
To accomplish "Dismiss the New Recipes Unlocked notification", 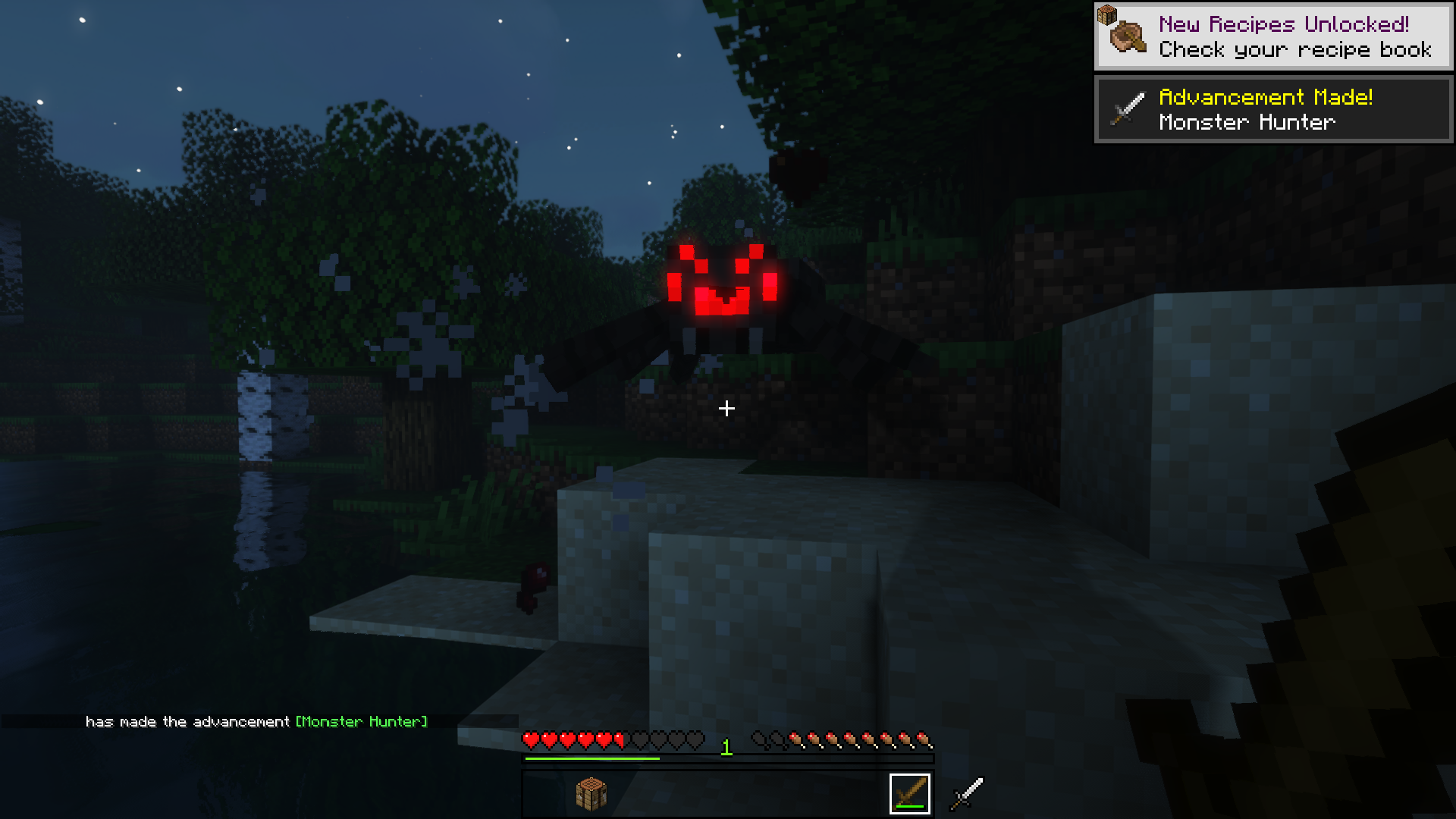I will point(1272,35).
